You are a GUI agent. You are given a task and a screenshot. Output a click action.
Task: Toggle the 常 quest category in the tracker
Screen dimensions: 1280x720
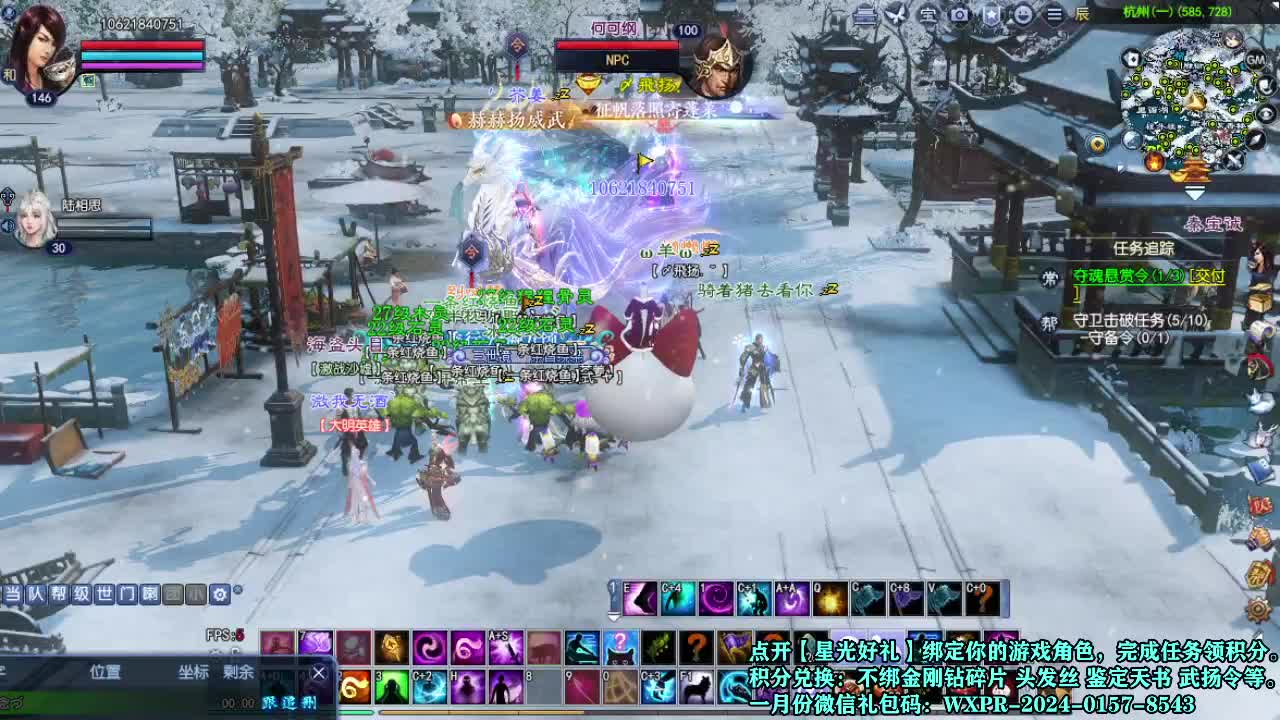click(1051, 276)
